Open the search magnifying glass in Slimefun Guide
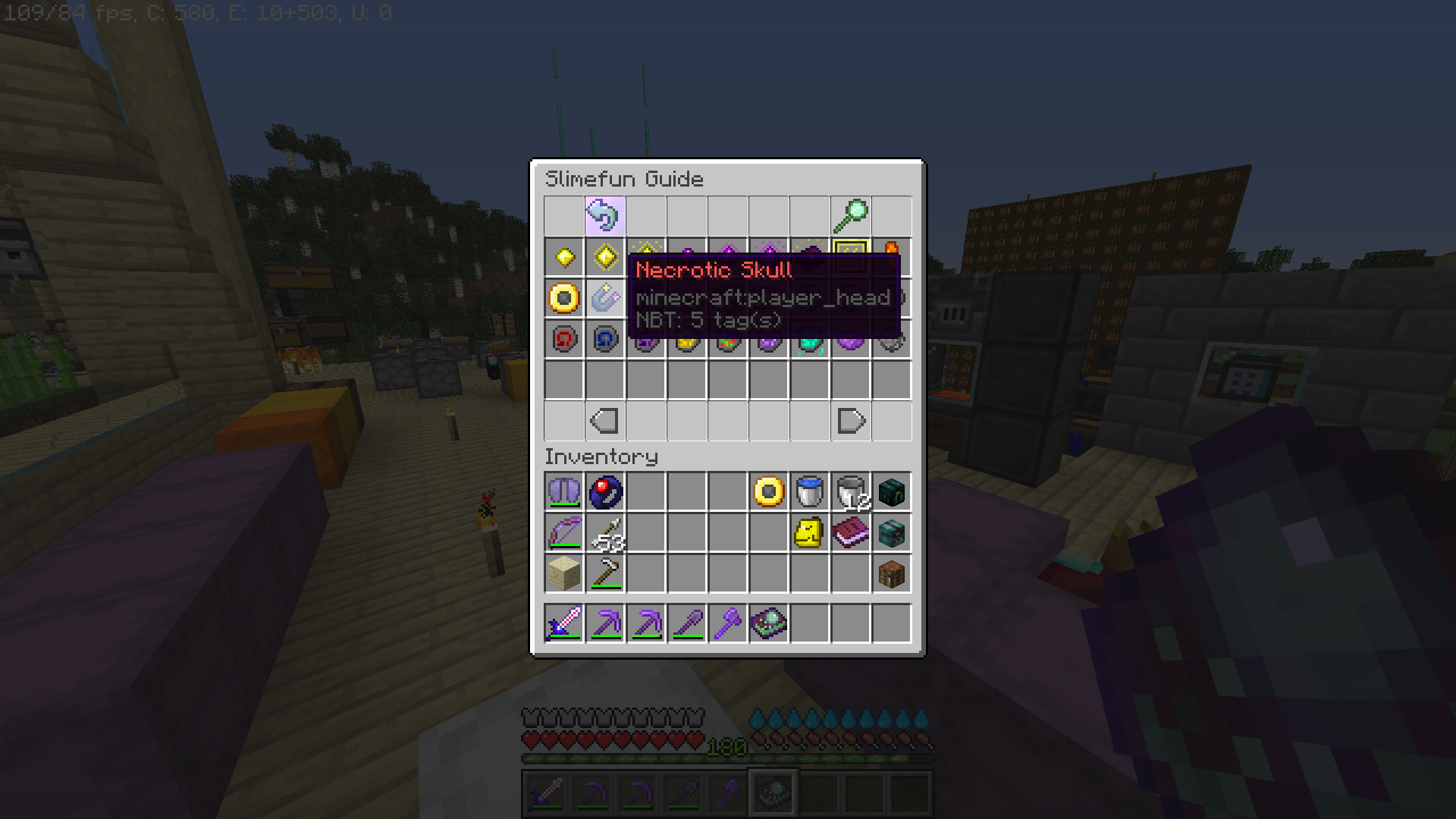Screen dimensions: 1456x819 pos(851,215)
